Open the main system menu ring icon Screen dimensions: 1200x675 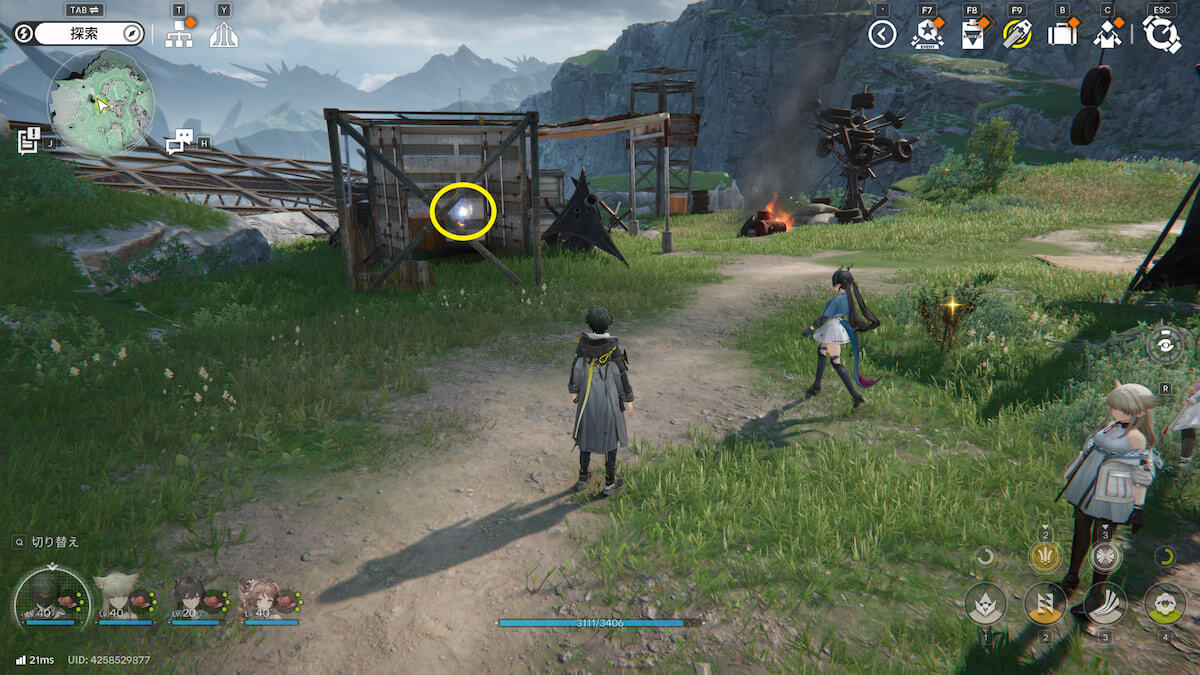pyautogui.click(x=1161, y=34)
